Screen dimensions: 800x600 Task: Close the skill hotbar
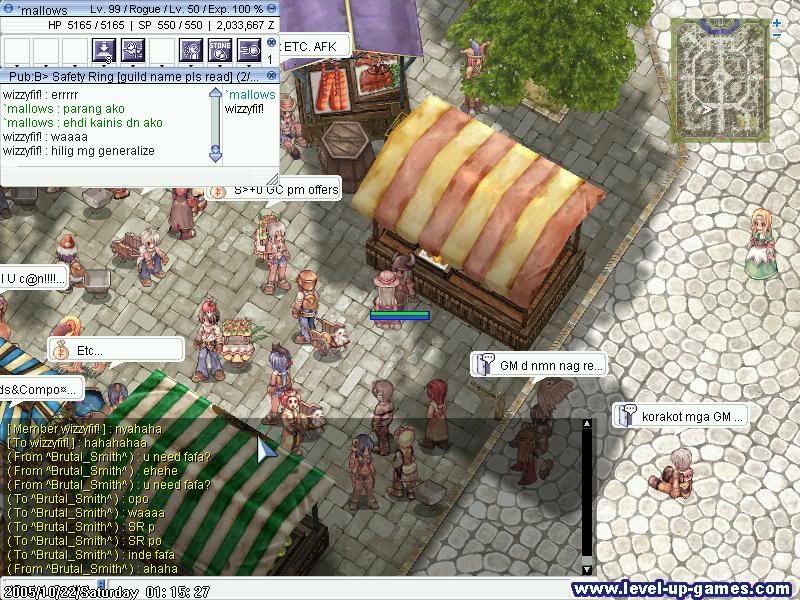coord(271,42)
